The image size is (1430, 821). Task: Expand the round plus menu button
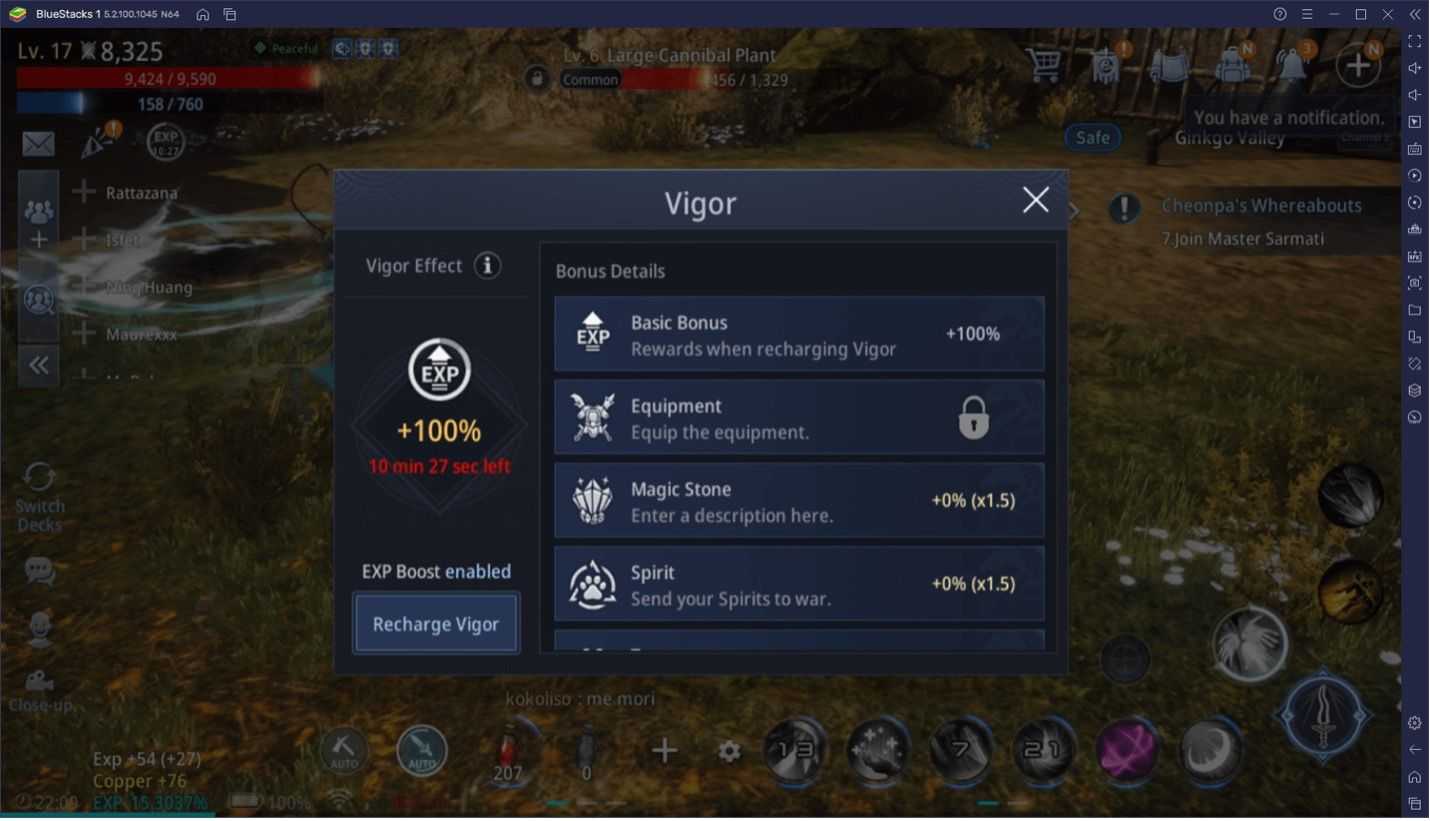click(1357, 66)
